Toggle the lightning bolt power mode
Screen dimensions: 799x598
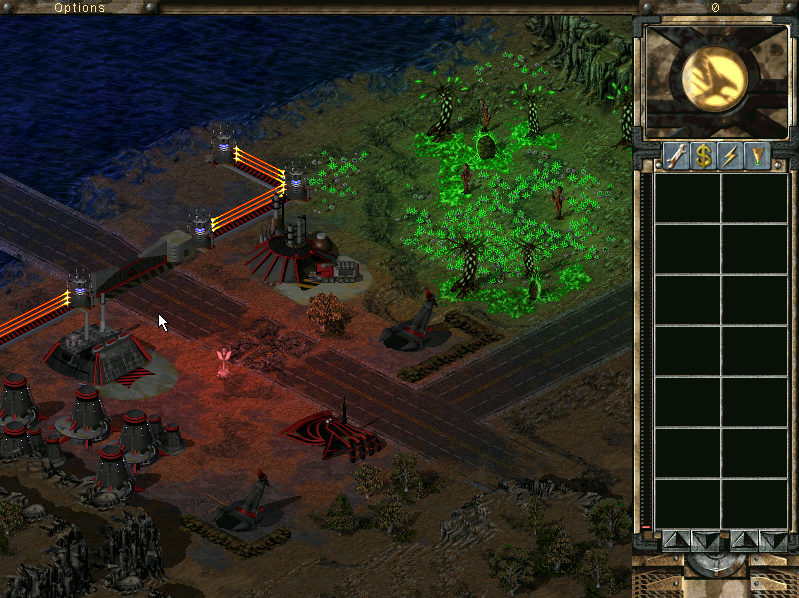pos(730,157)
